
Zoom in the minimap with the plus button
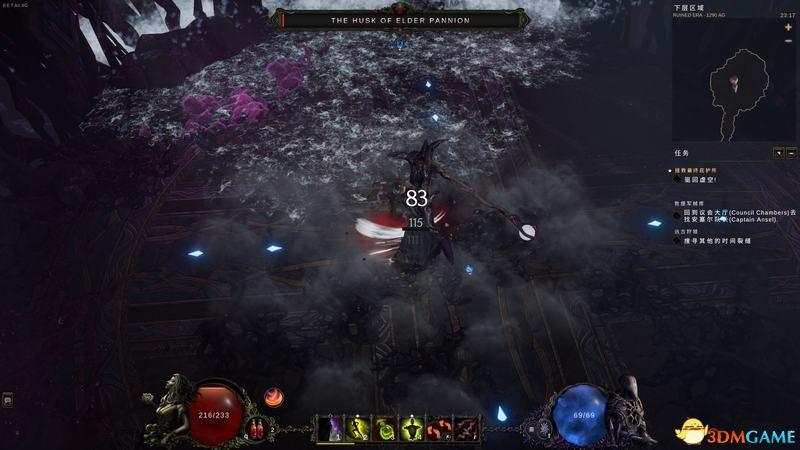click(788, 27)
